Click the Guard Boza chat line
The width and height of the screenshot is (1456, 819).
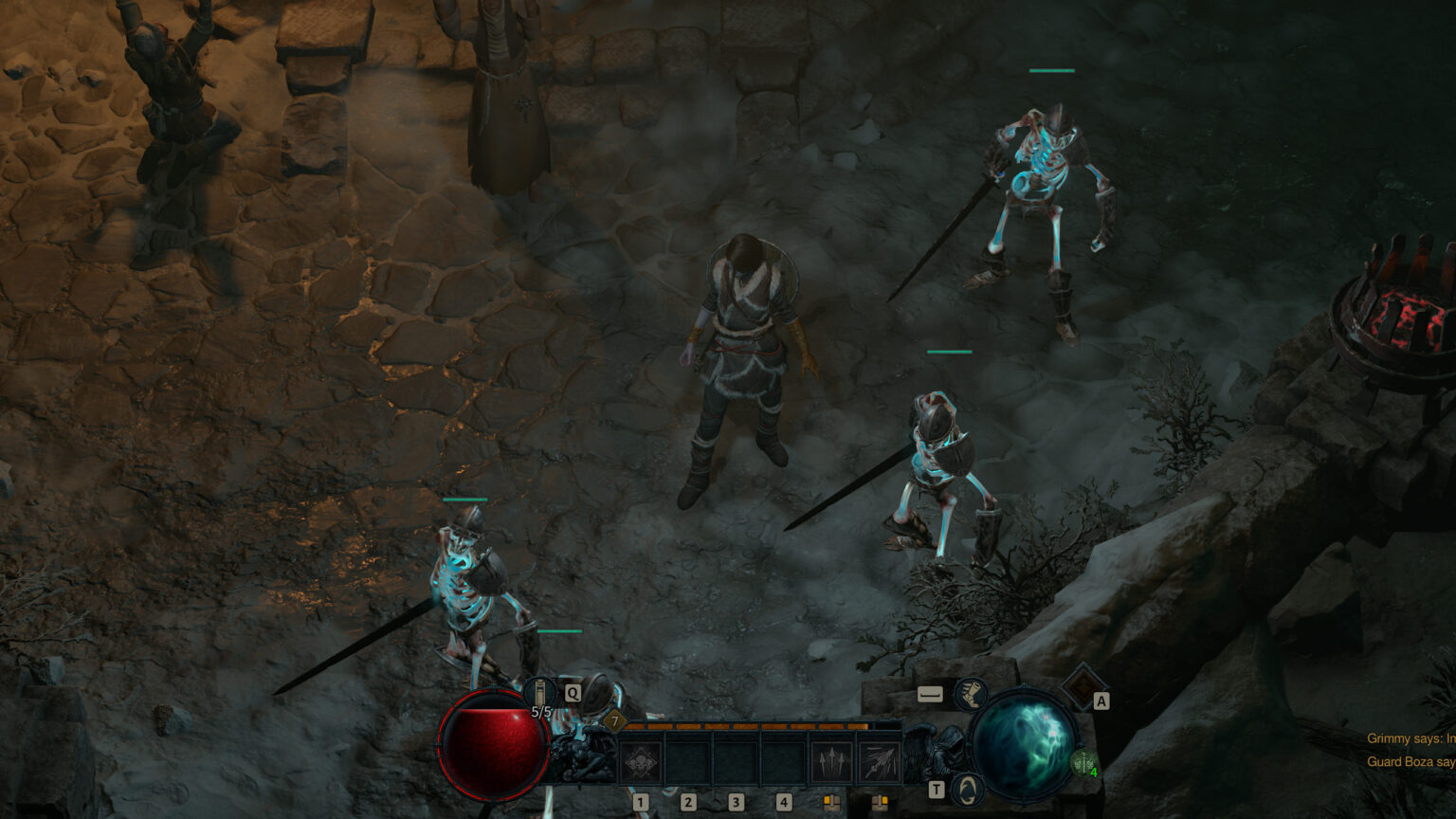tap(1410, 761)
